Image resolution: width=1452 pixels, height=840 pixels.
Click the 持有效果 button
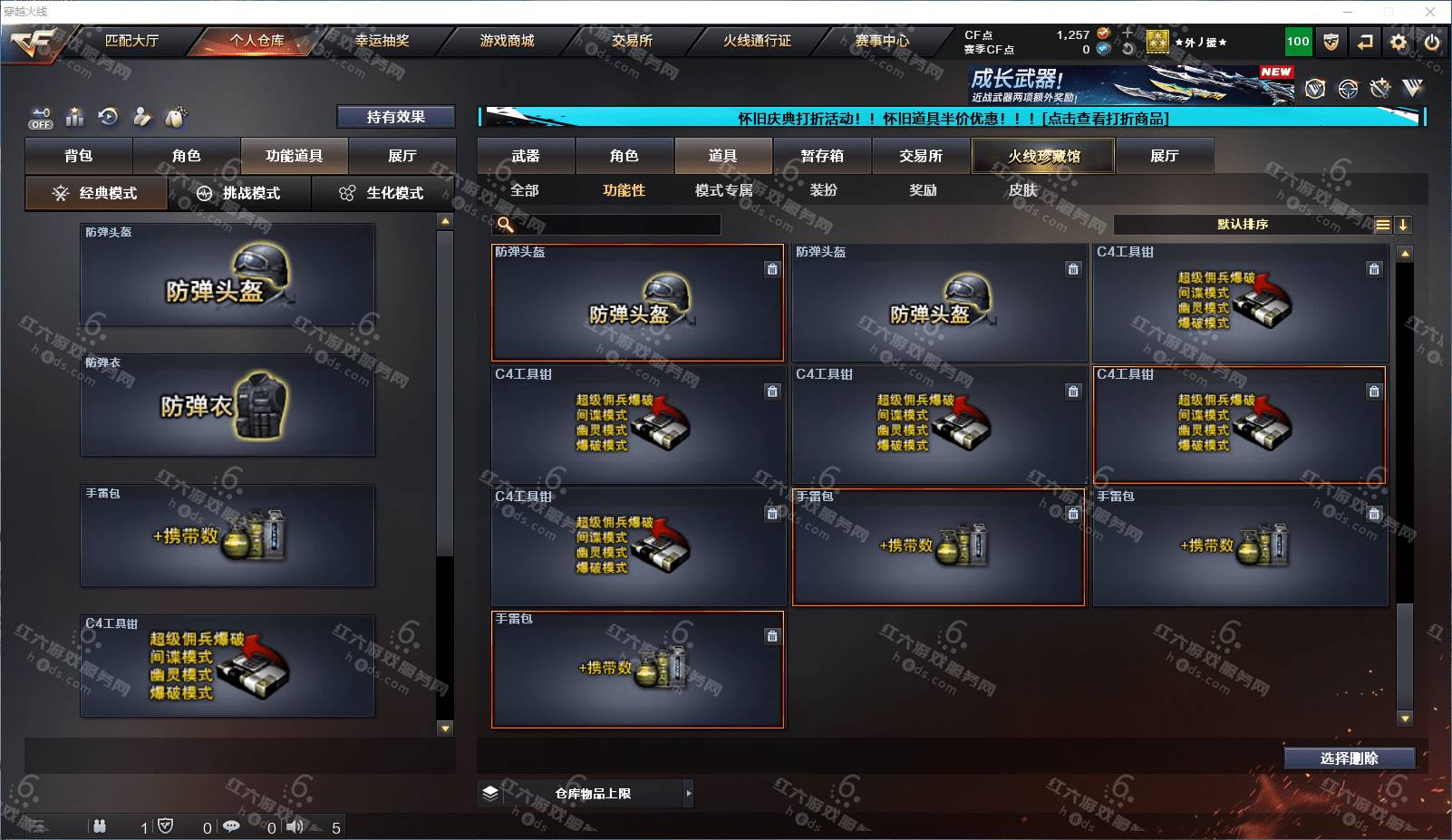pyautogui.click(x=395, y=117)
